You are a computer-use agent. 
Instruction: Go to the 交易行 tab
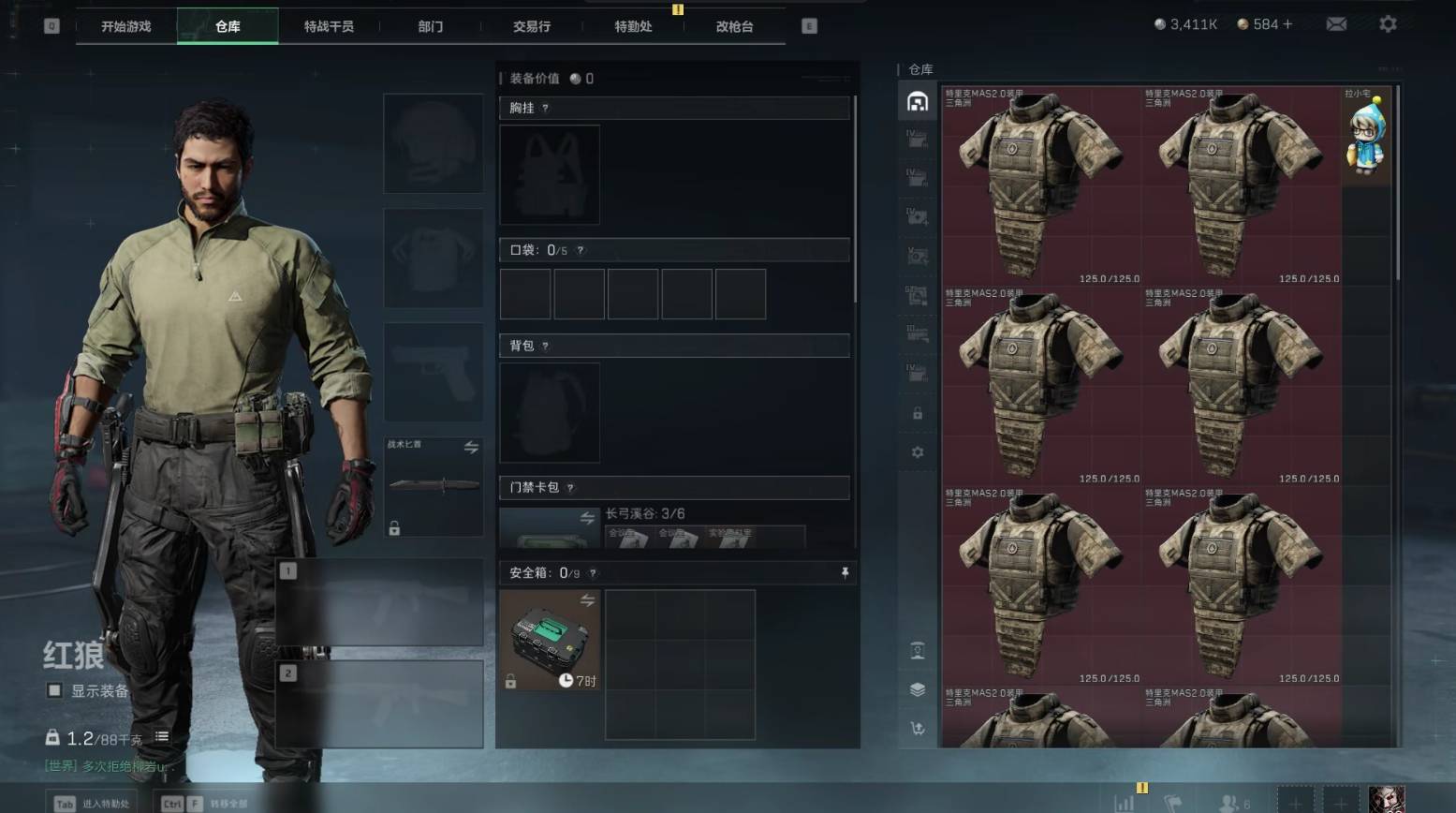(531, 26)
